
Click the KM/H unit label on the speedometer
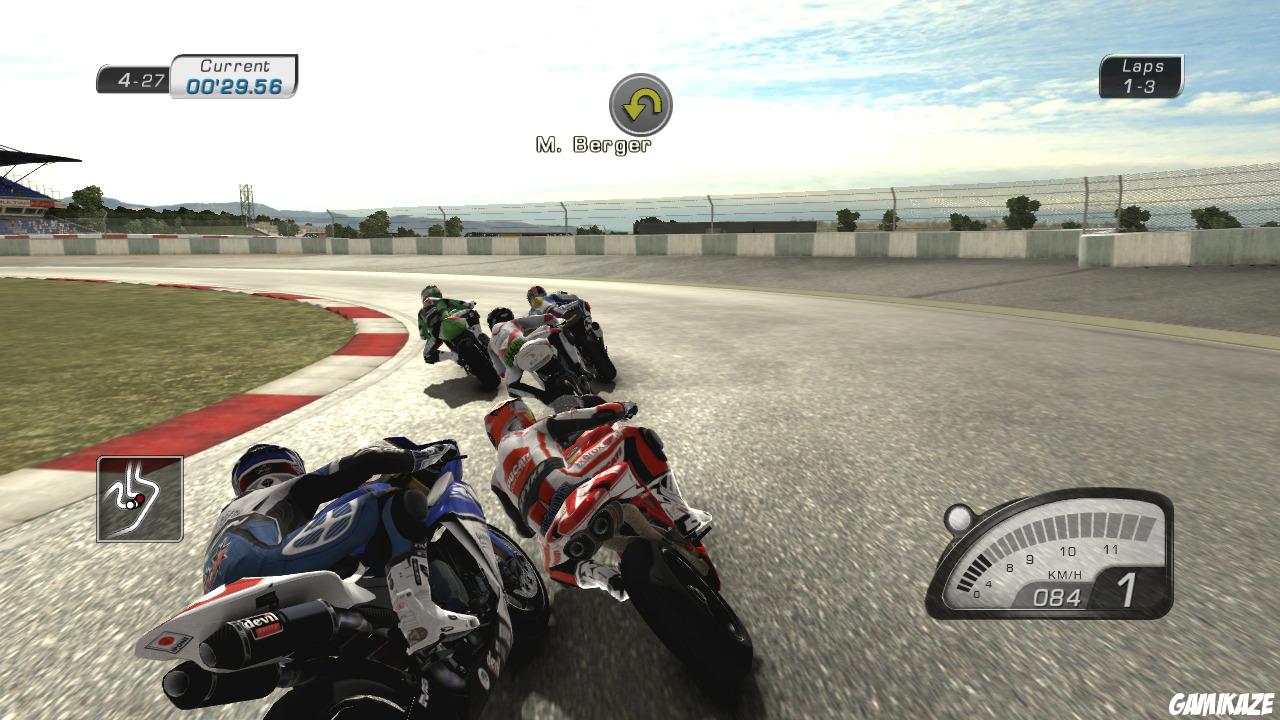(x=1064, y=574)
